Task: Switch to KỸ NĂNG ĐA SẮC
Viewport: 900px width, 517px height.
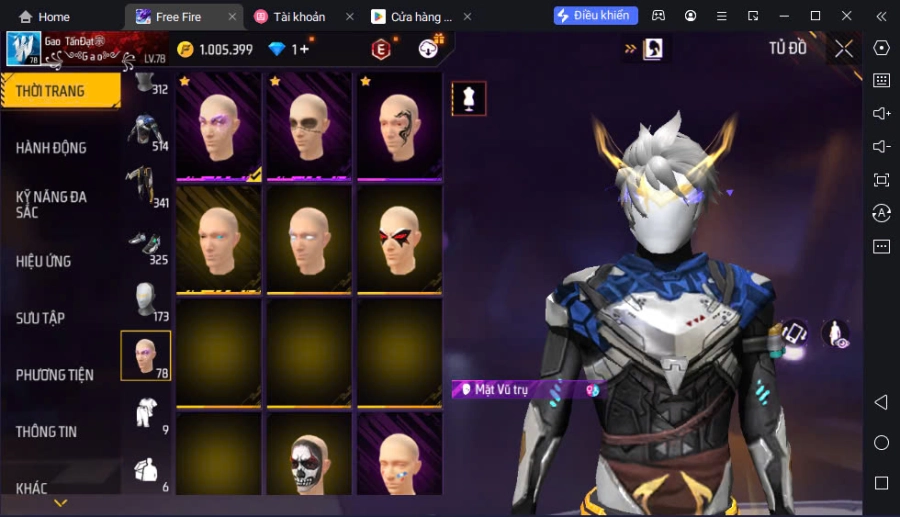Action: click(52, 204)
